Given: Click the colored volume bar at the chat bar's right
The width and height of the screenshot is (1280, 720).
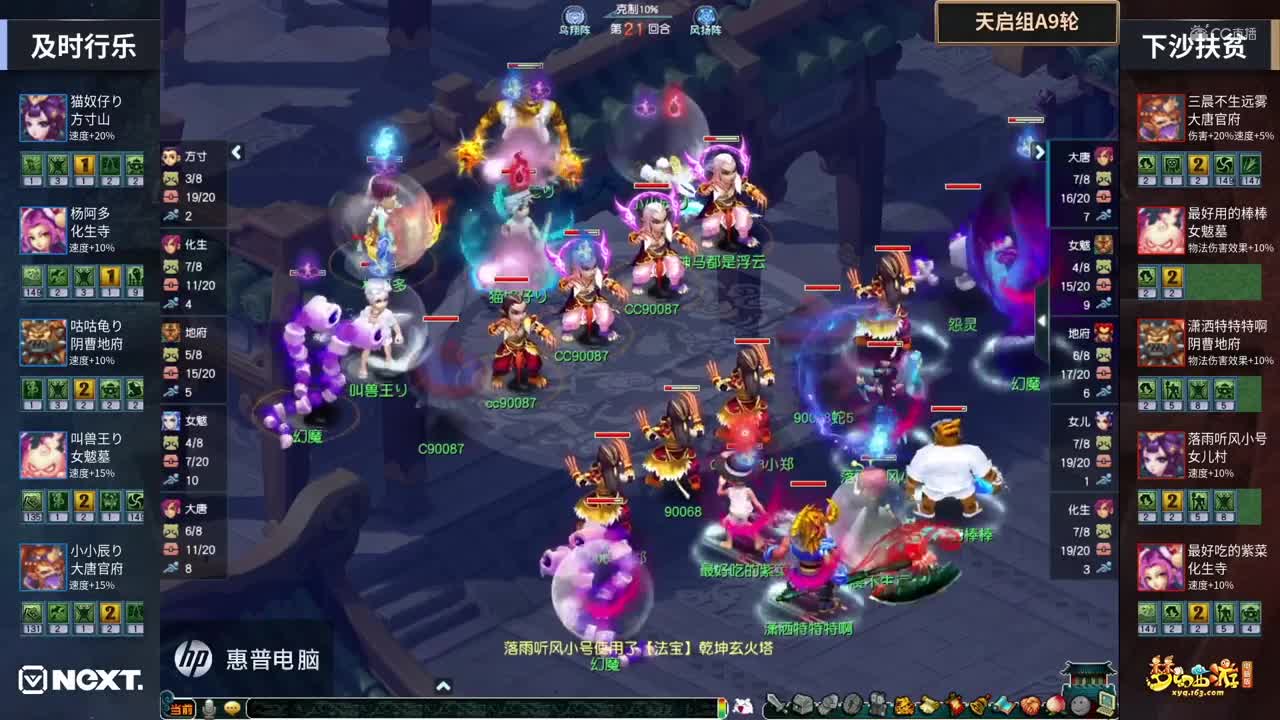Looking at the screenshot, I should coord(720,706).
